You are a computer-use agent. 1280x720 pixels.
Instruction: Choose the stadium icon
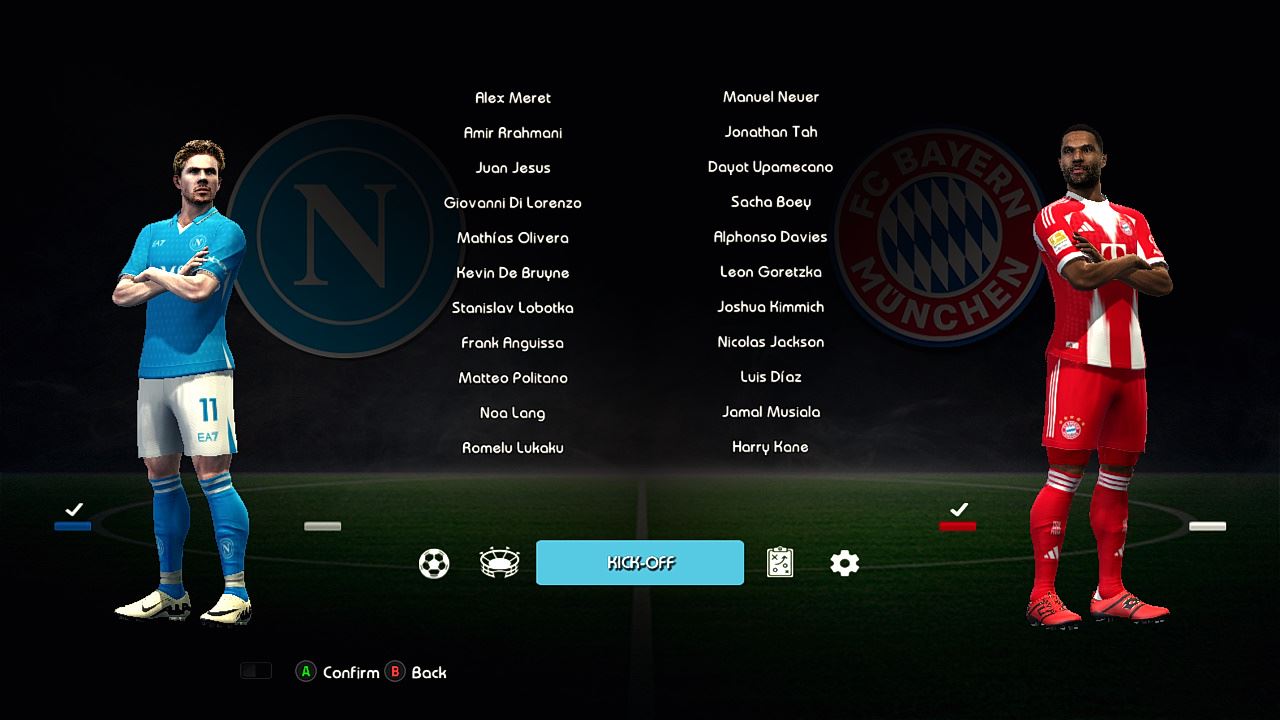pyautogui.click(x=499, y=564)
